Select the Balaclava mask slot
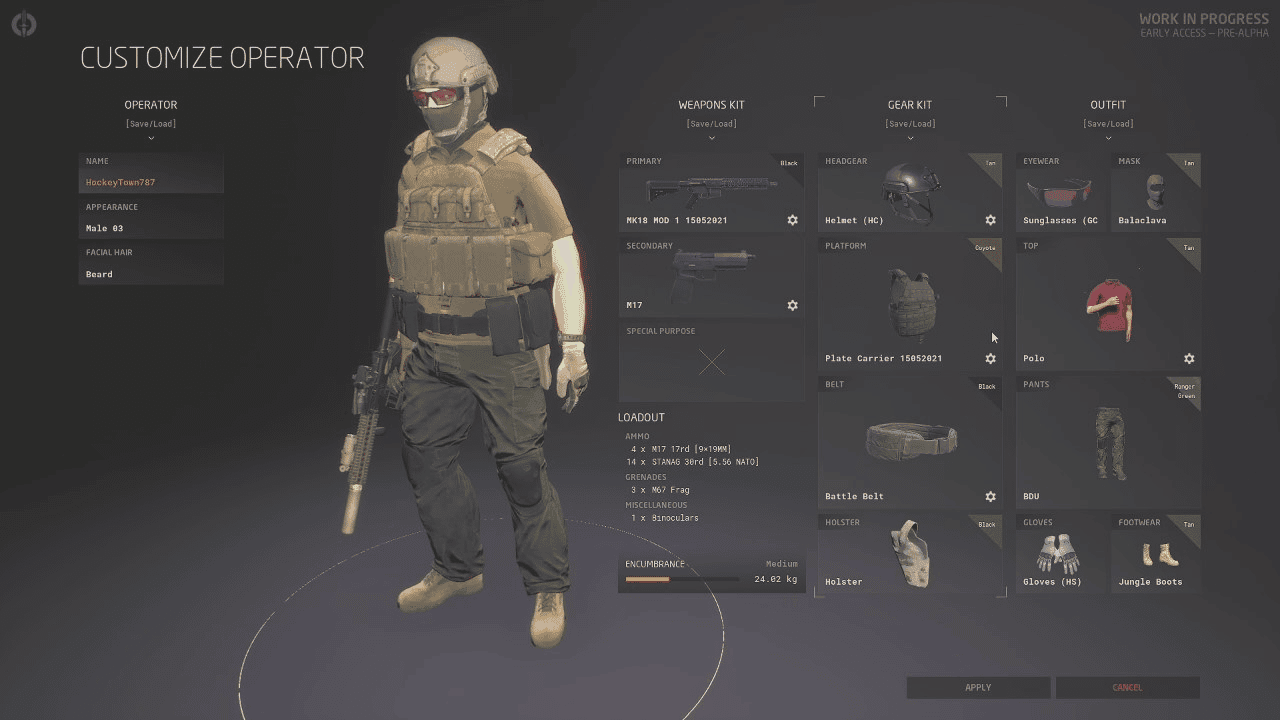The image size is (1280, 720). (x=1155, y=192)
